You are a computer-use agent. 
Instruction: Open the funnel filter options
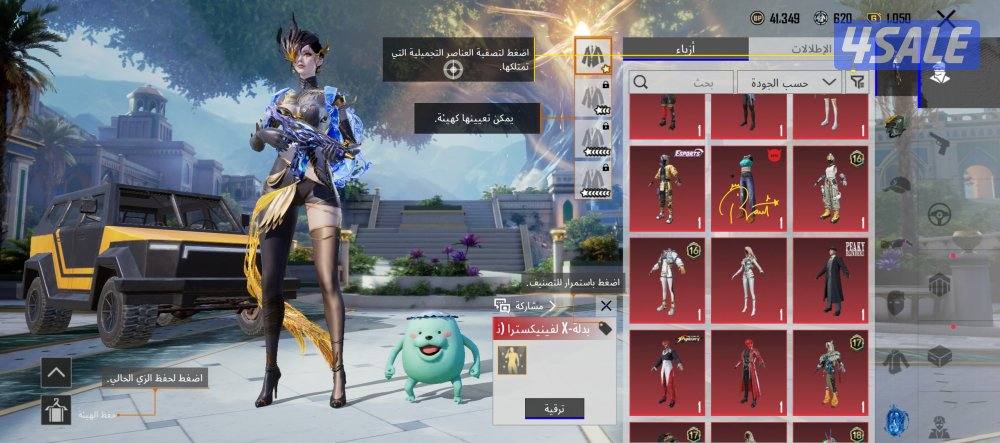pyautogui.click(x=857, y=82)
